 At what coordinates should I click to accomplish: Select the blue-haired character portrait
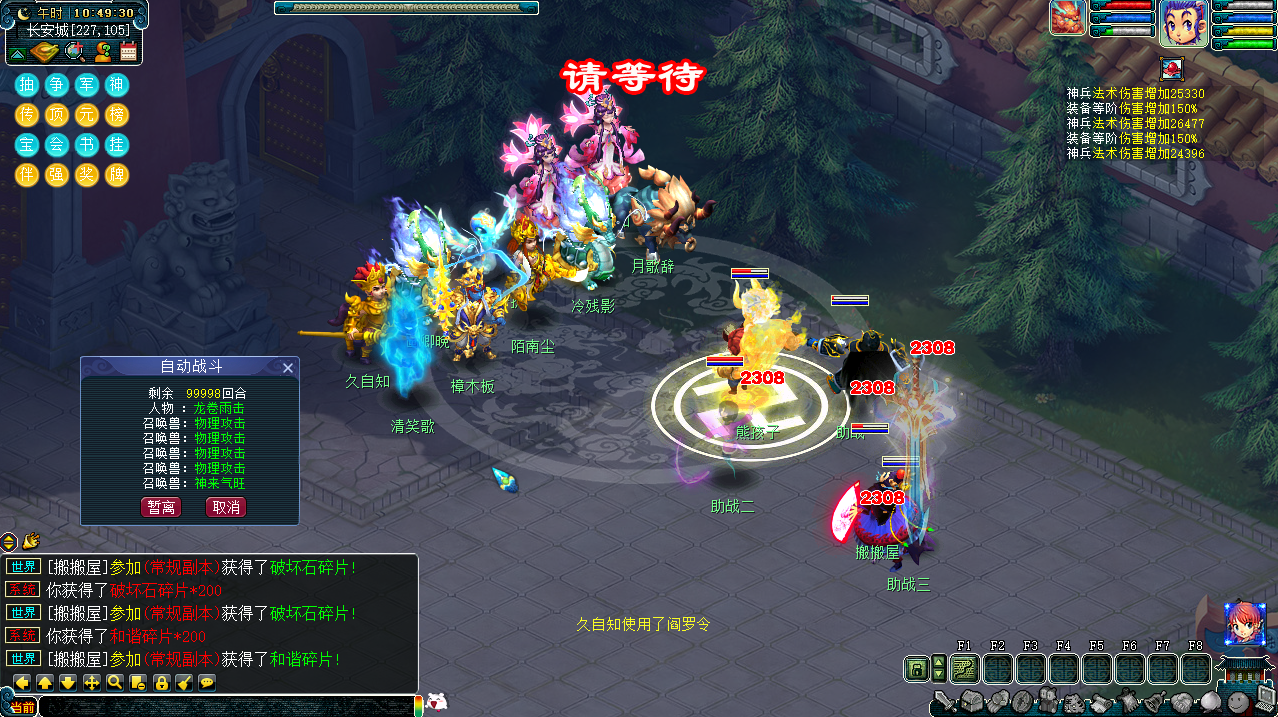click(x=1183, y=23)
